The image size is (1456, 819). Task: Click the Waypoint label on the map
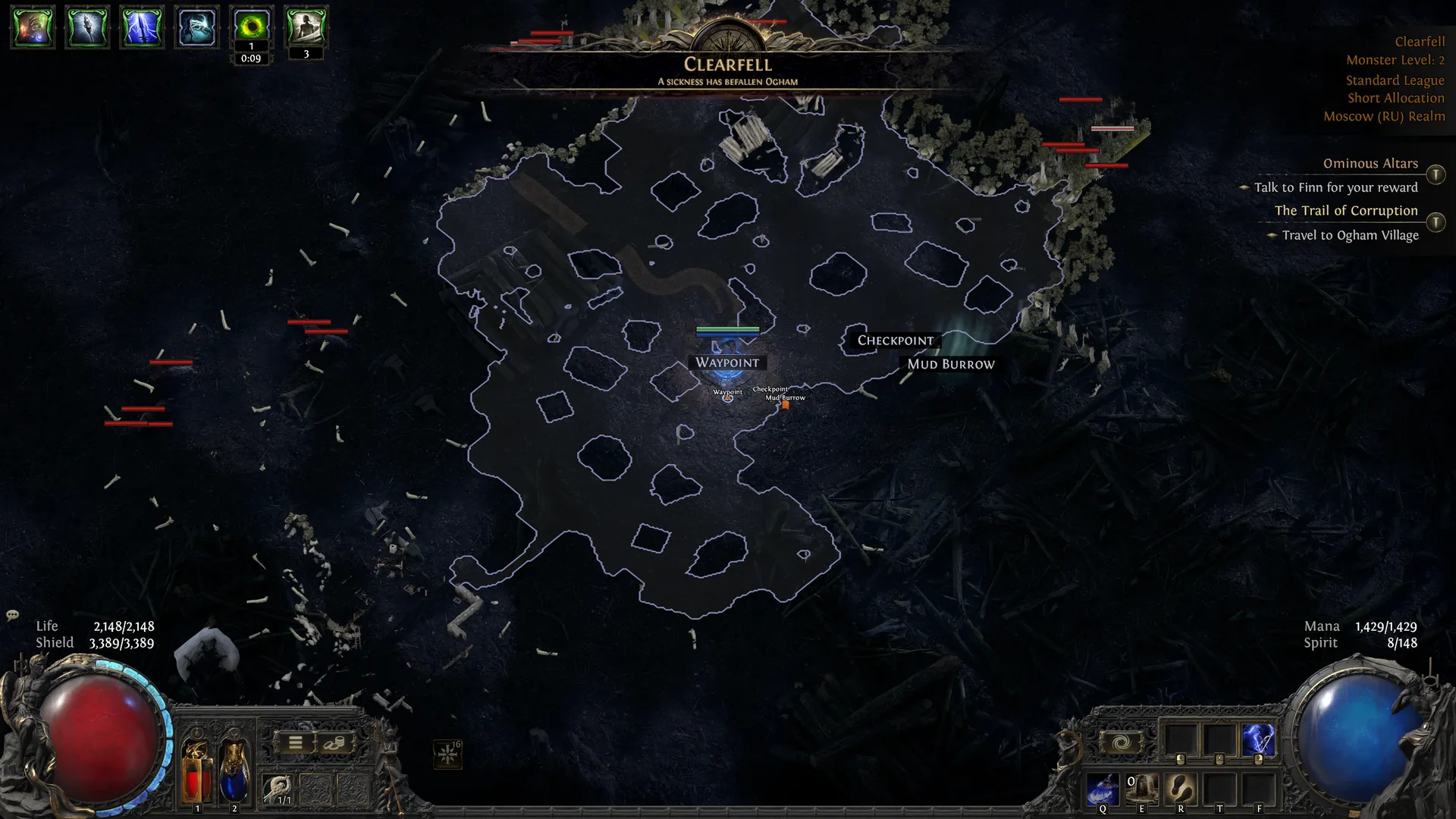pos(727,362)
